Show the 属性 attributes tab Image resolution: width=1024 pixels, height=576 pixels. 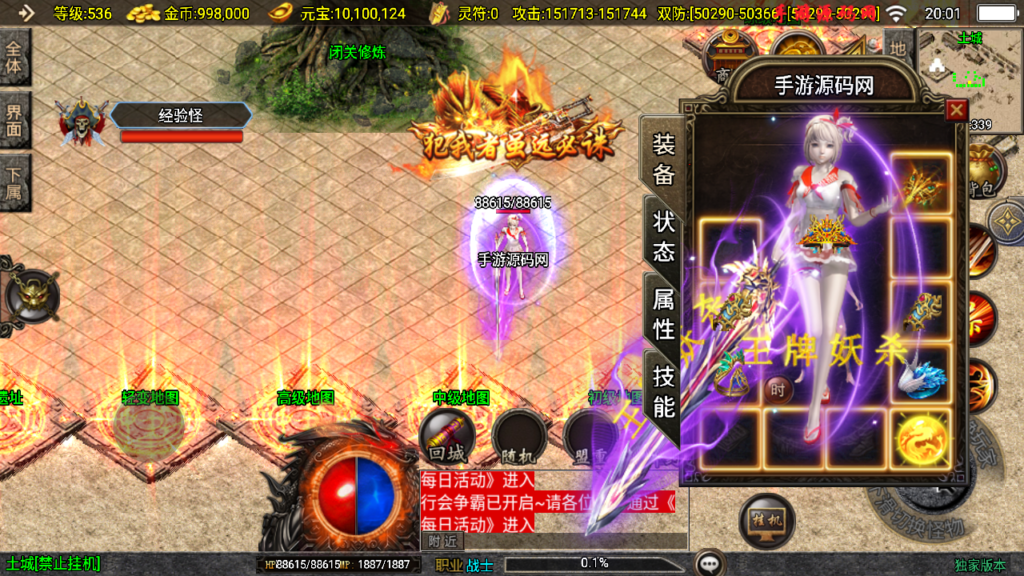click(664, 312)
